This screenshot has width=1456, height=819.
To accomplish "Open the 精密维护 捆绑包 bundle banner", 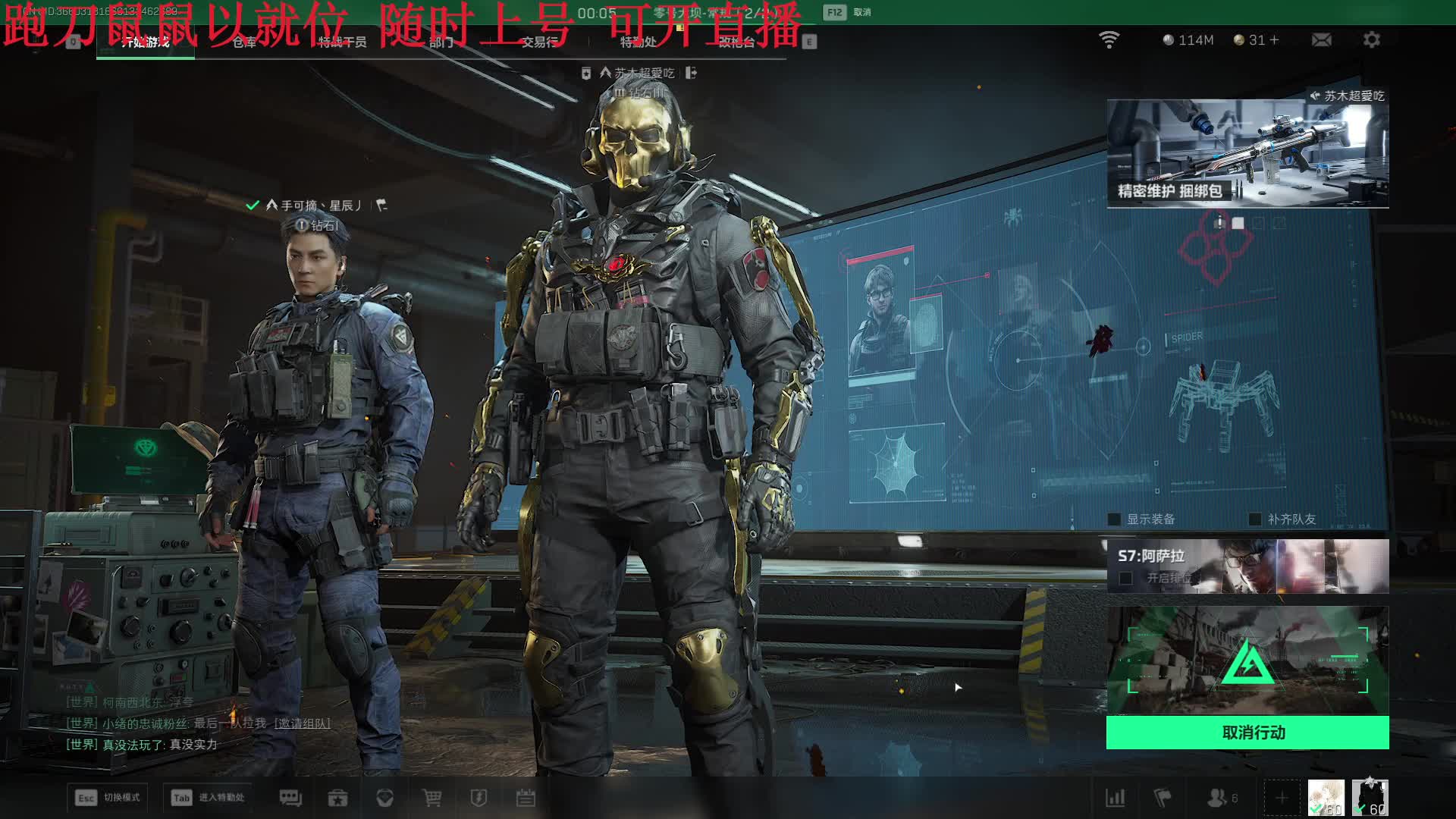I will point(1247,153).
